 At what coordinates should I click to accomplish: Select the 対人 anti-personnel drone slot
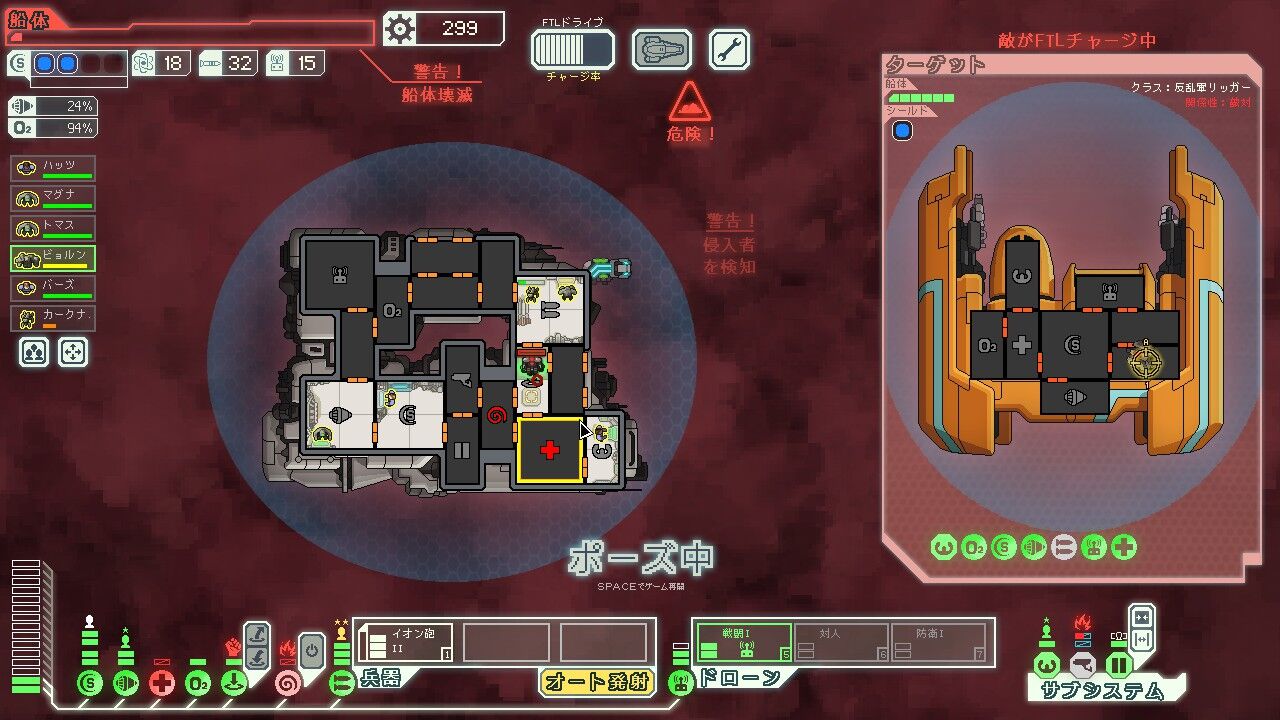pyautogui.click(x=841, y=641)
